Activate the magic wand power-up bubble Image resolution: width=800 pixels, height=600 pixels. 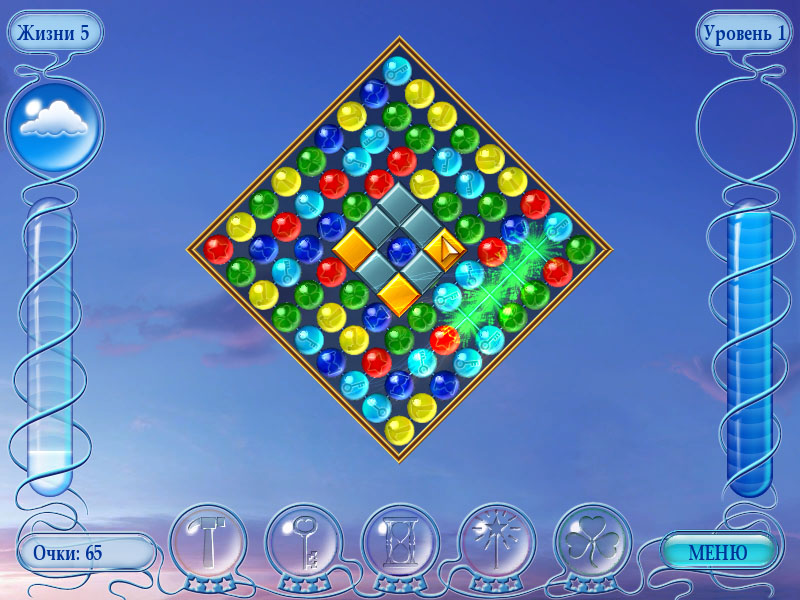[497, 546]
